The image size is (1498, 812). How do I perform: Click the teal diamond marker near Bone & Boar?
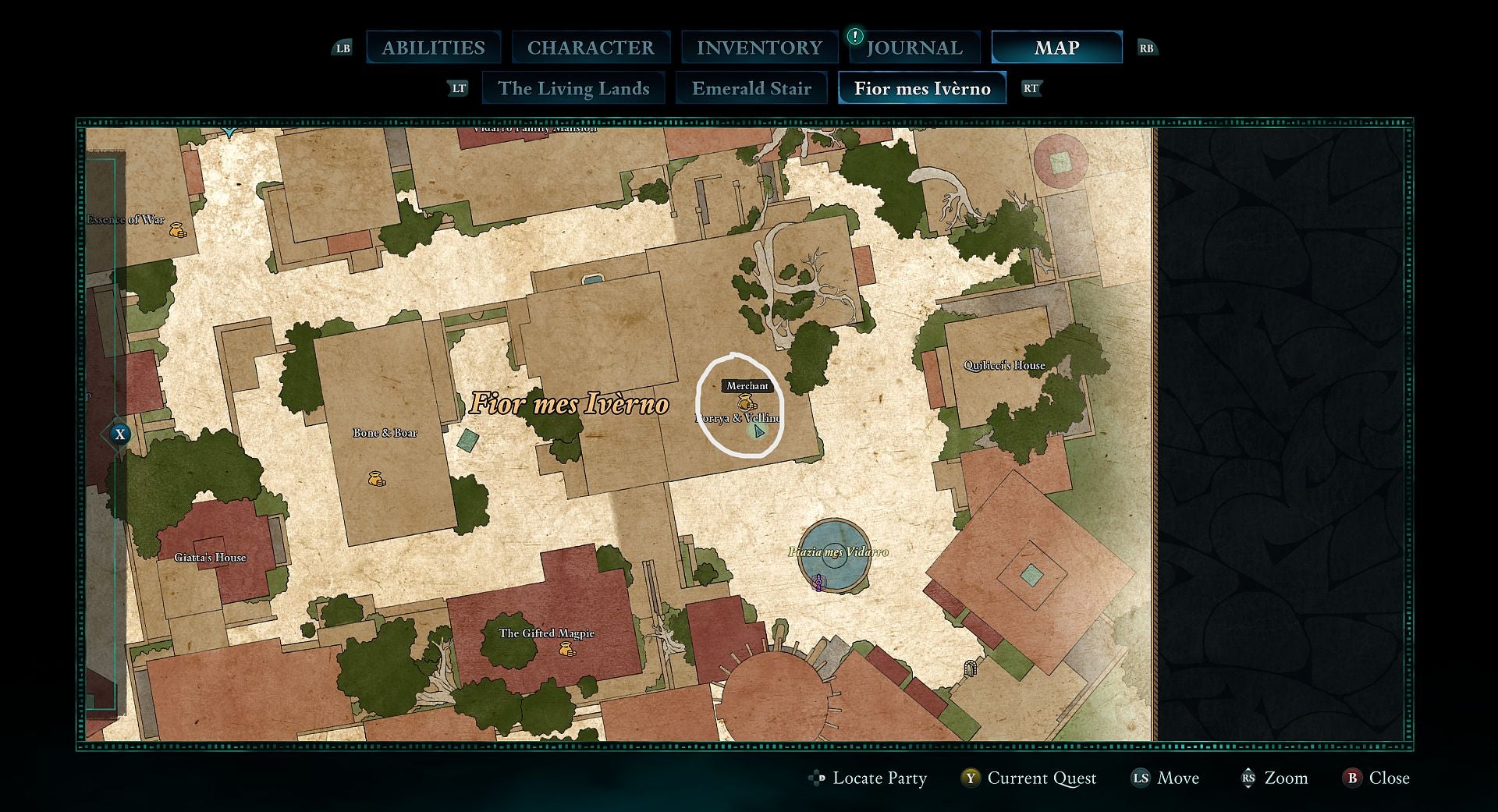click(x=467, y=441)
